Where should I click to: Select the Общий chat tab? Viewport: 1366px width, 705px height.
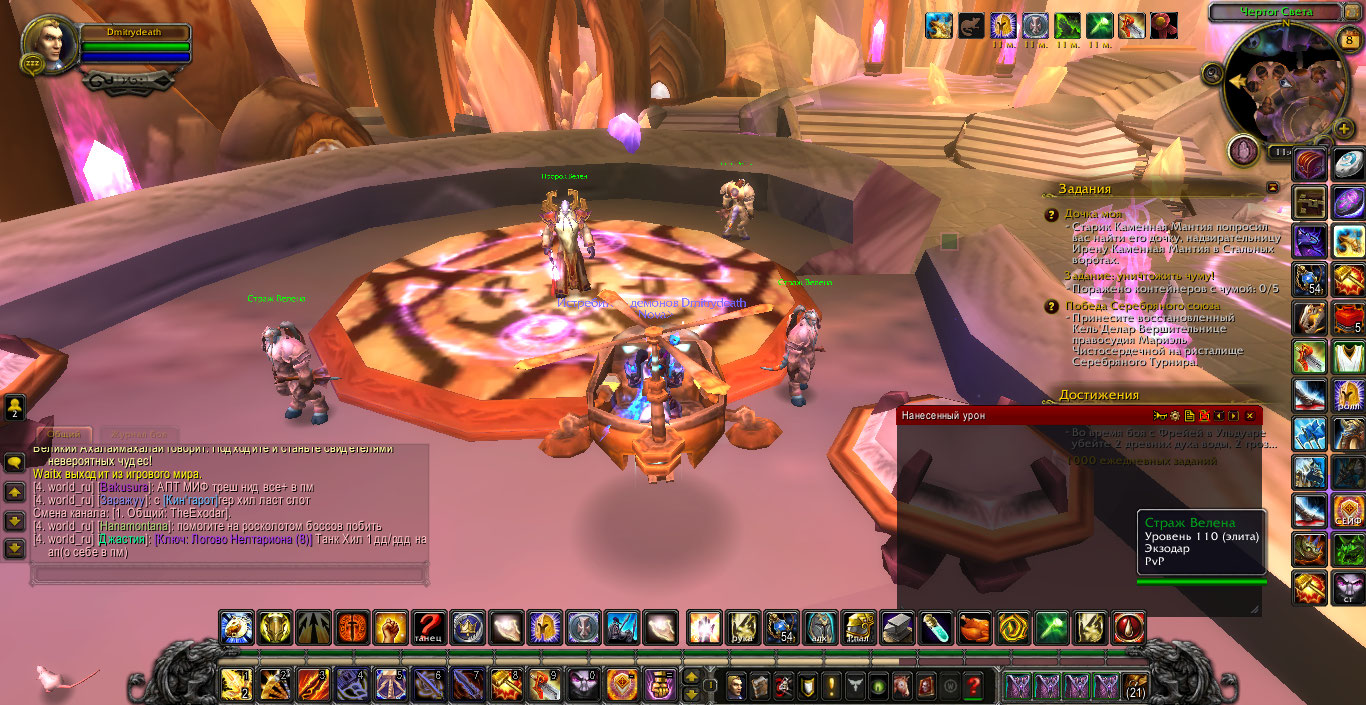tap(64, 435)
